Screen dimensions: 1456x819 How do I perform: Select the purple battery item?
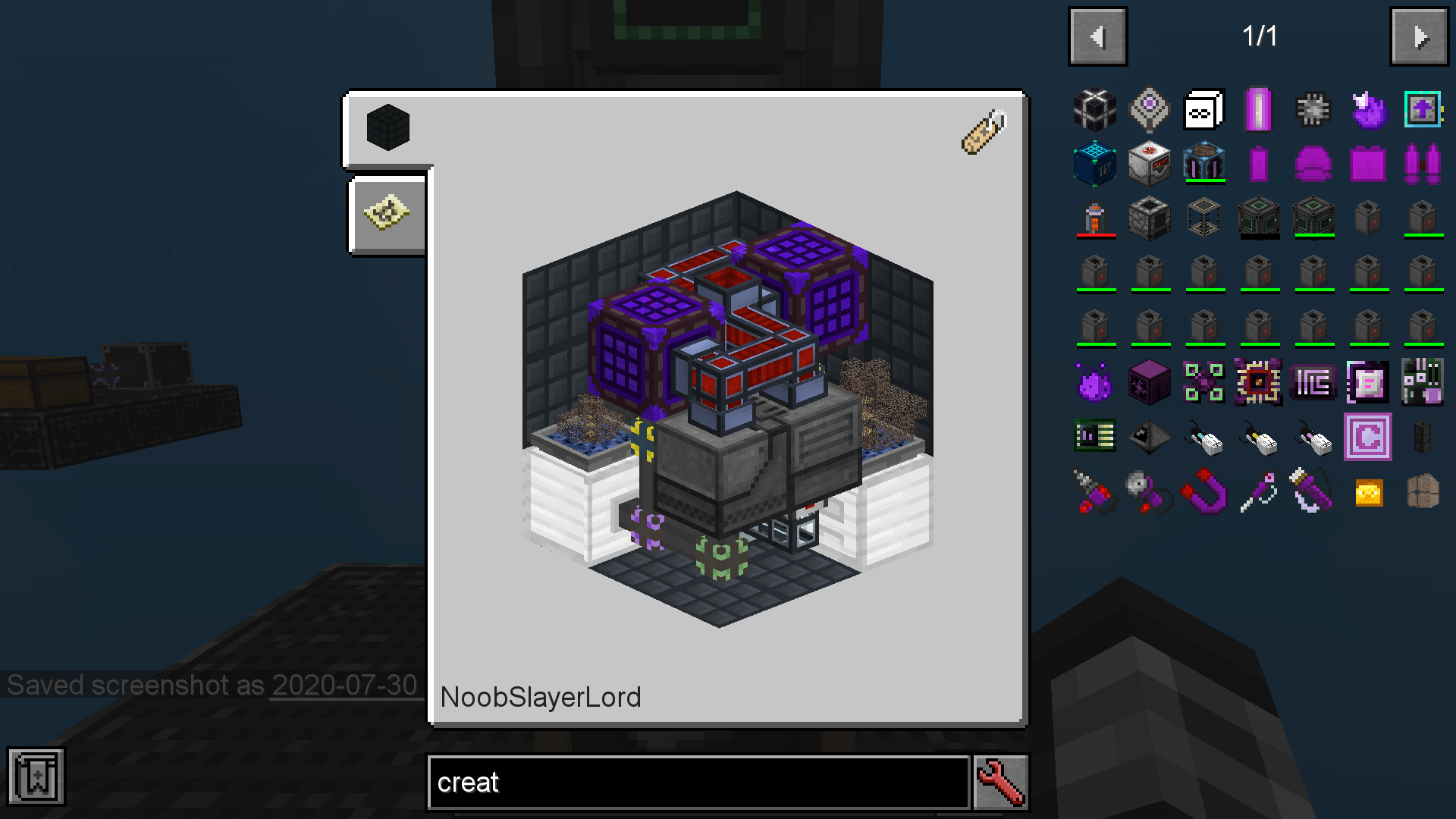[x=1258, y=108]
